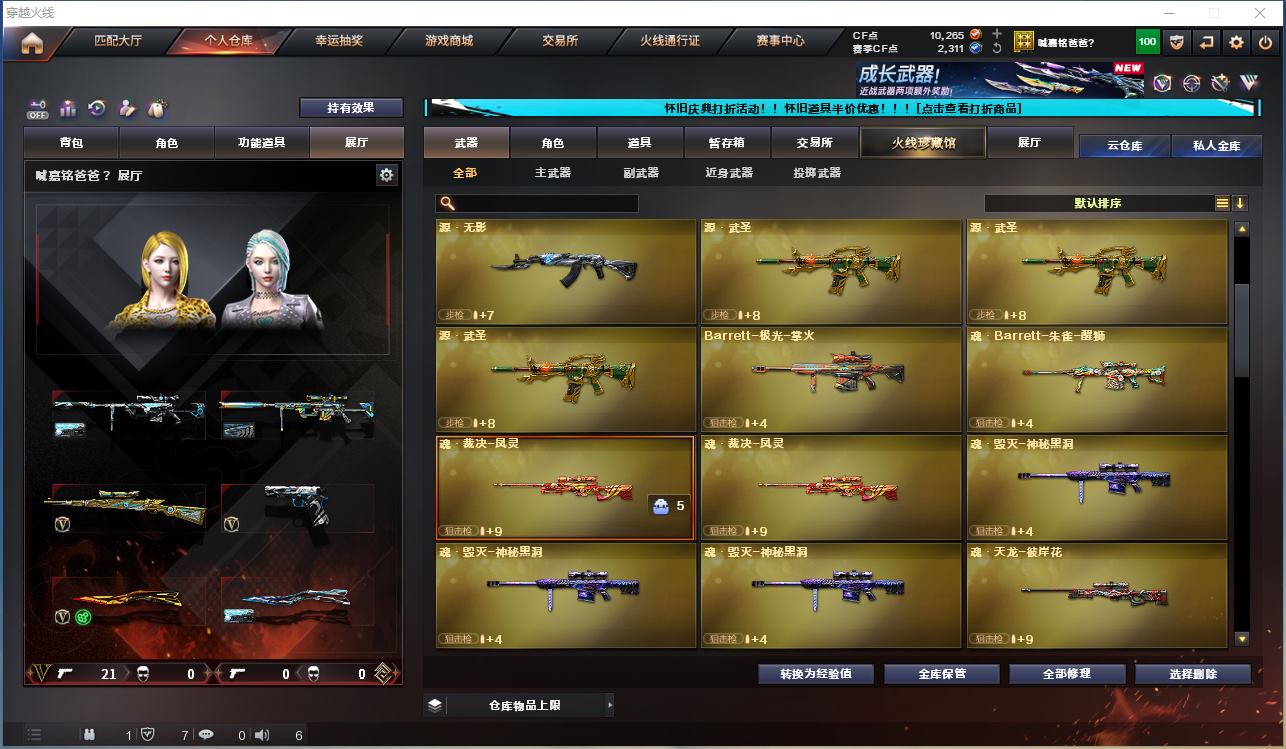Switch to the 背包 backpack tab

[x=72, y=143]
